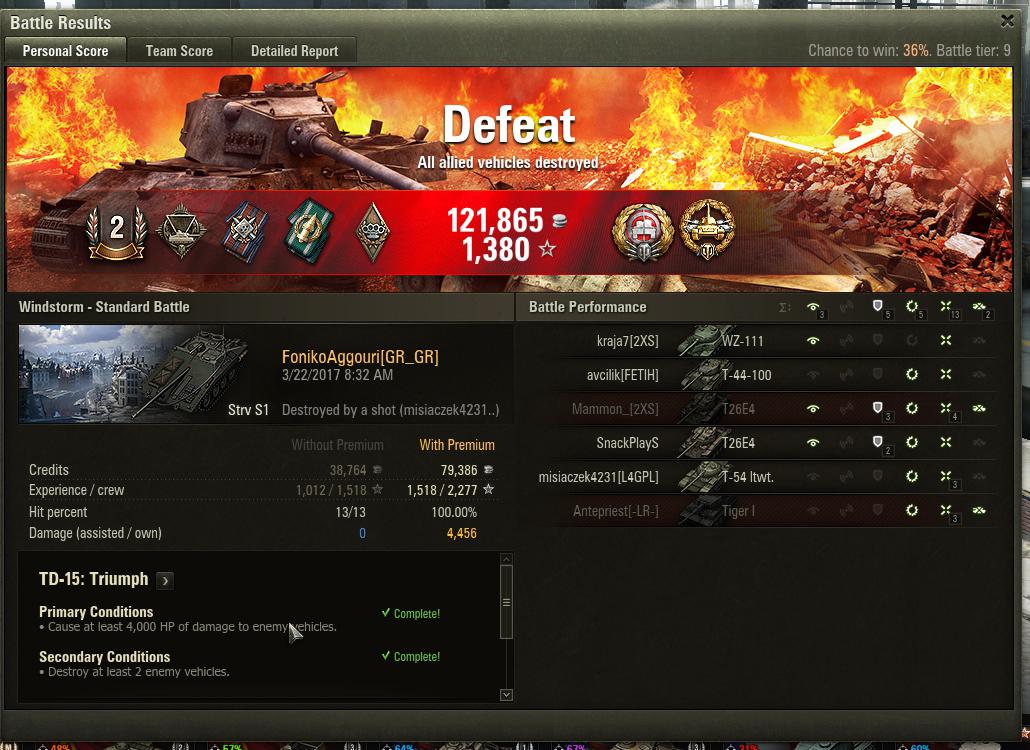Click the mission panel scroll-down arrow
The image size is (1030, 750).
506,694
